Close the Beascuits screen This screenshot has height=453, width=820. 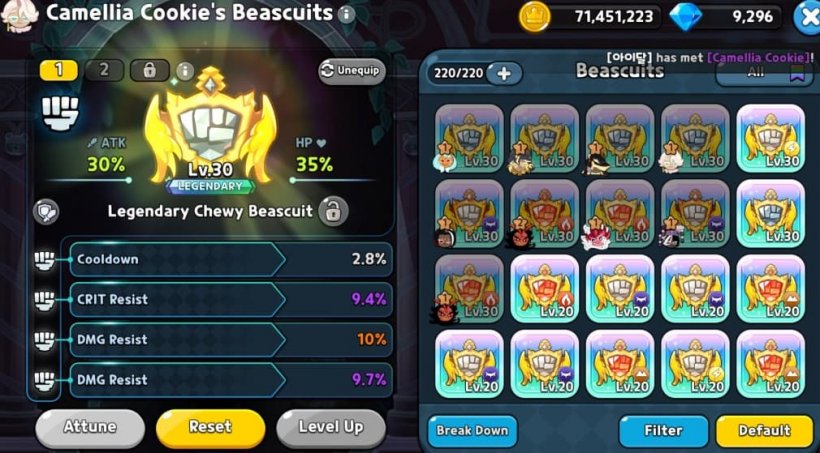click(x=806, y=17)
